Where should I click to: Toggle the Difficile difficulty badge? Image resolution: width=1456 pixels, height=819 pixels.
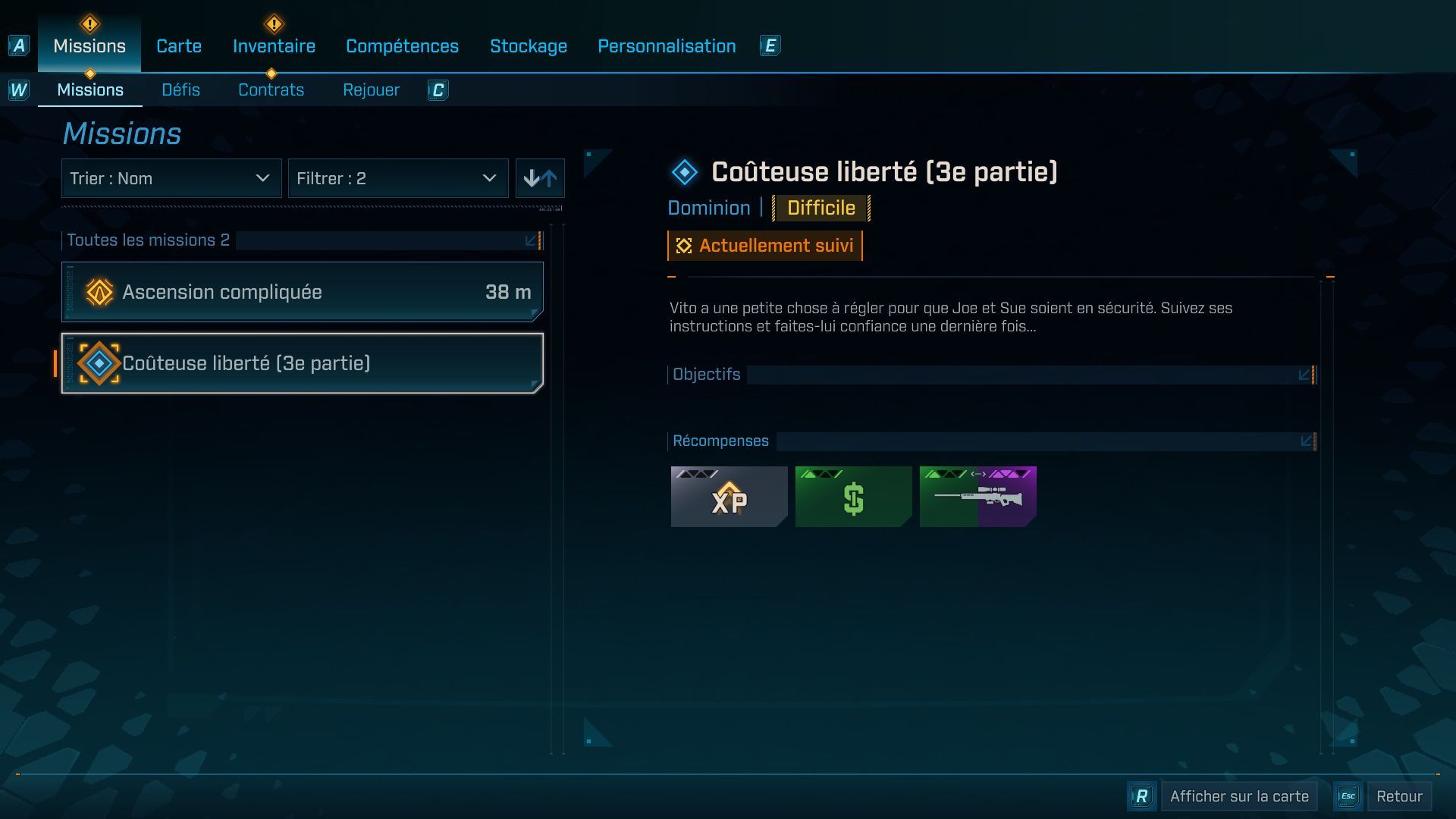pos(821,207)
